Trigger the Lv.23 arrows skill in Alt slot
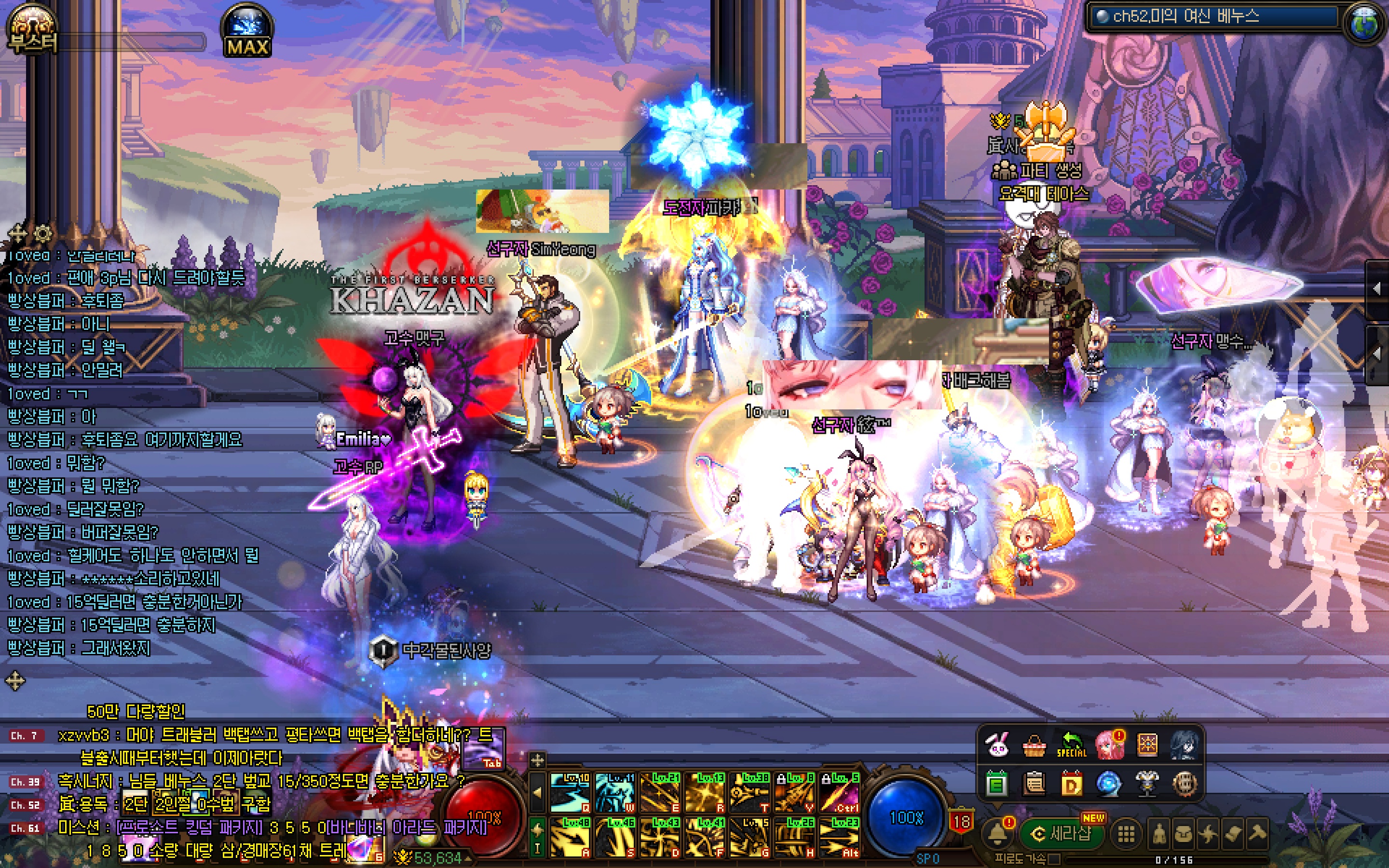The width and height of the screenshot is (1389, 868). tap(839, 837)
